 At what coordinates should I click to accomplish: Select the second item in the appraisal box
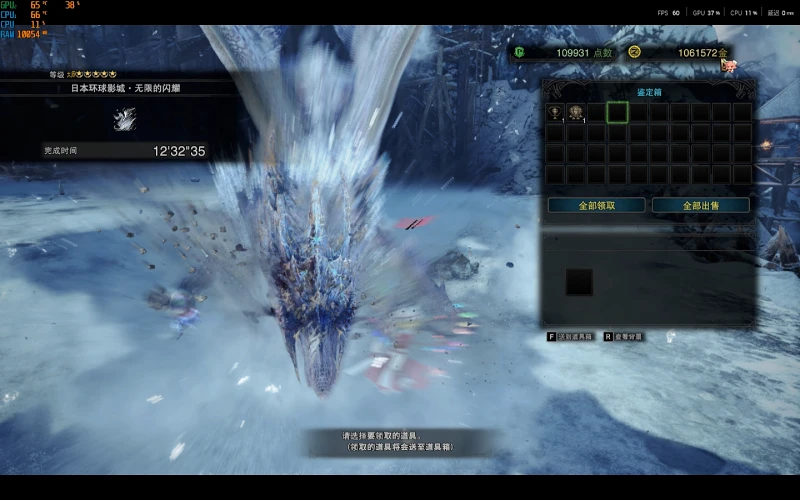tap(575, 112)
